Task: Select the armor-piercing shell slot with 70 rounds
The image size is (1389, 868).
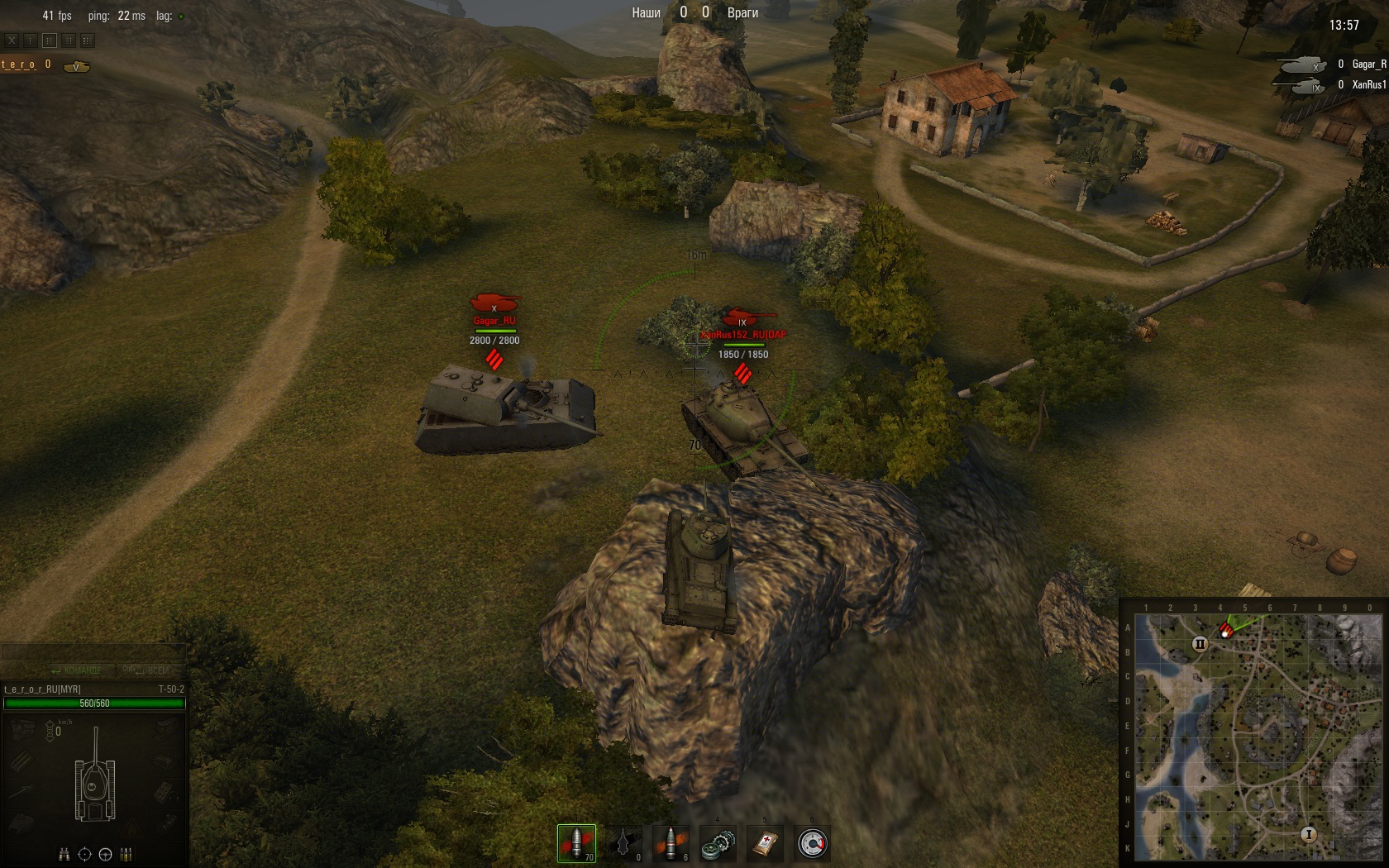Action: [576, 843]
